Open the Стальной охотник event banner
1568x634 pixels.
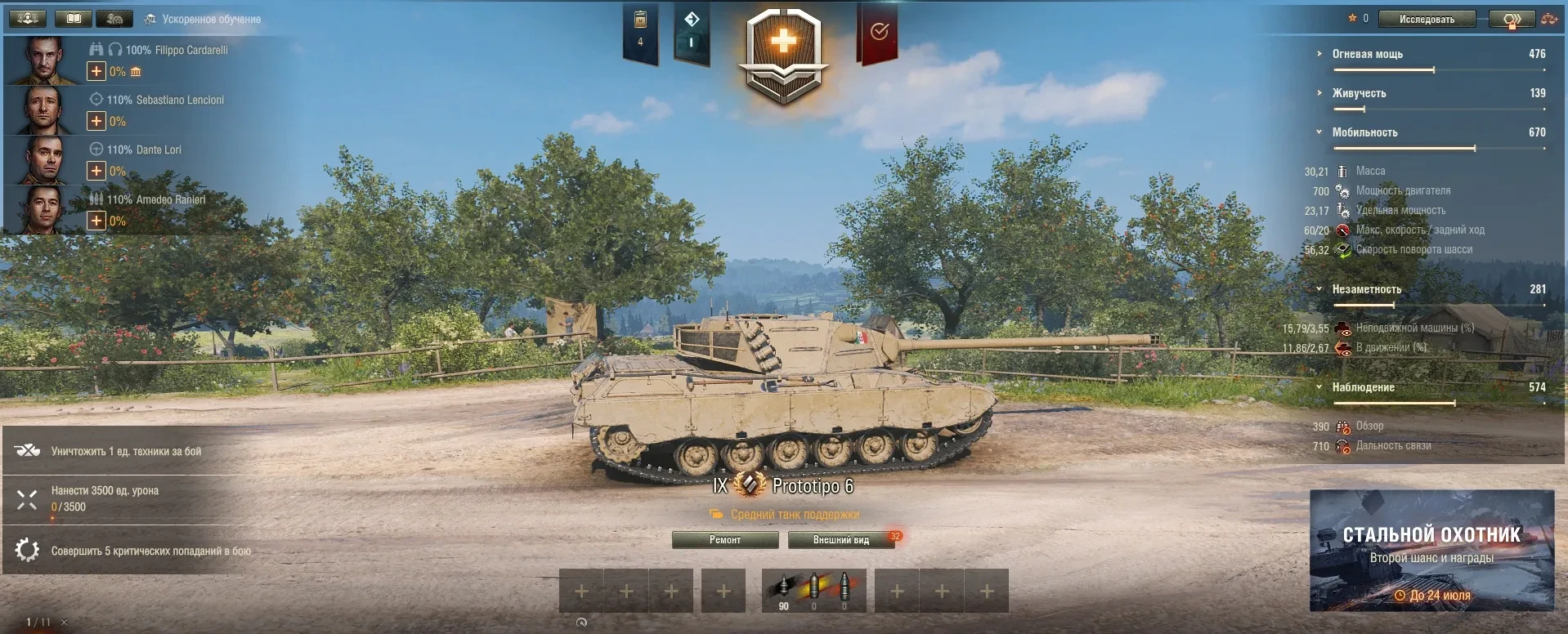1431,550
